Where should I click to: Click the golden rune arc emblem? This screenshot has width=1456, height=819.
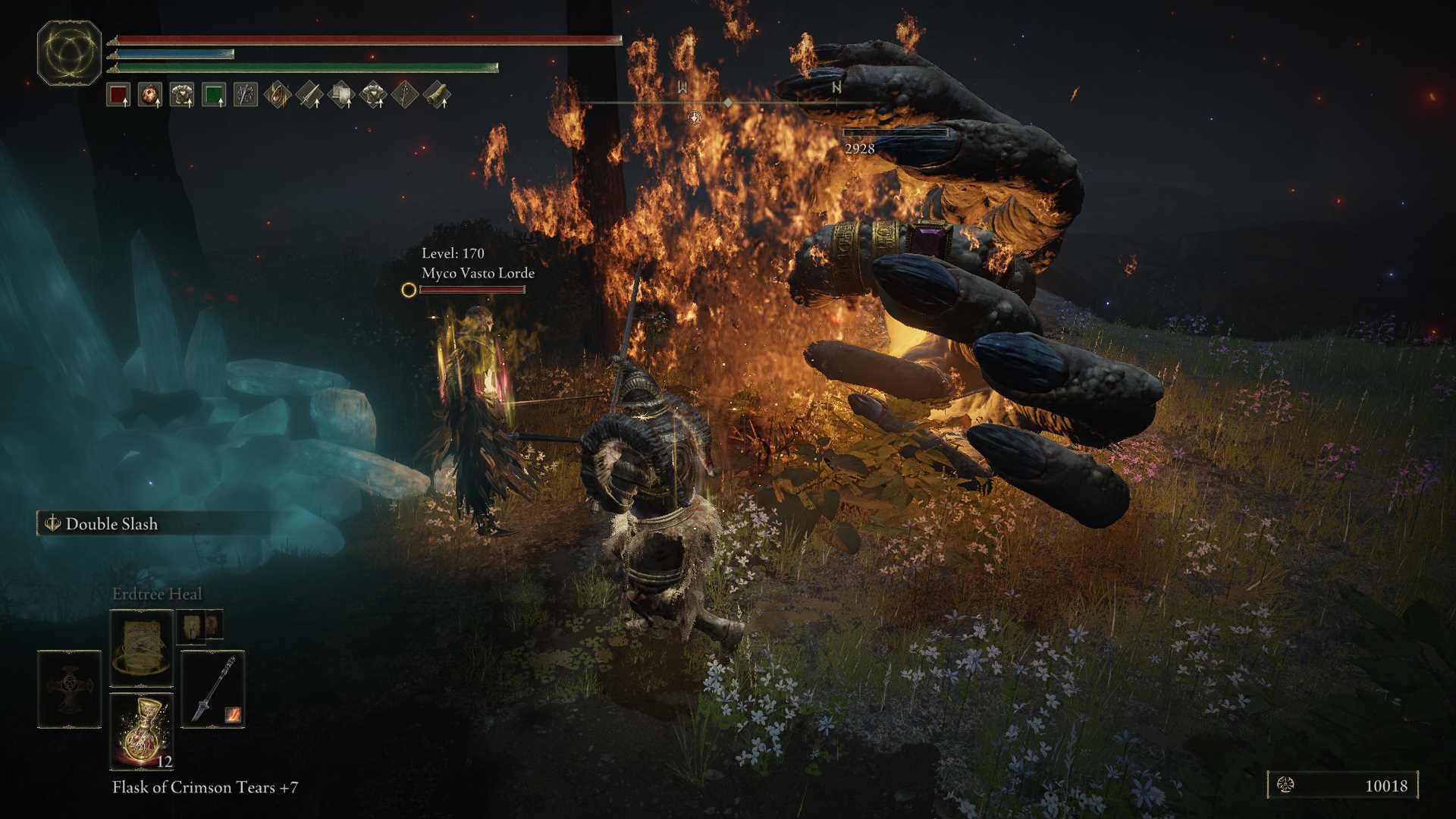(69, 53)
